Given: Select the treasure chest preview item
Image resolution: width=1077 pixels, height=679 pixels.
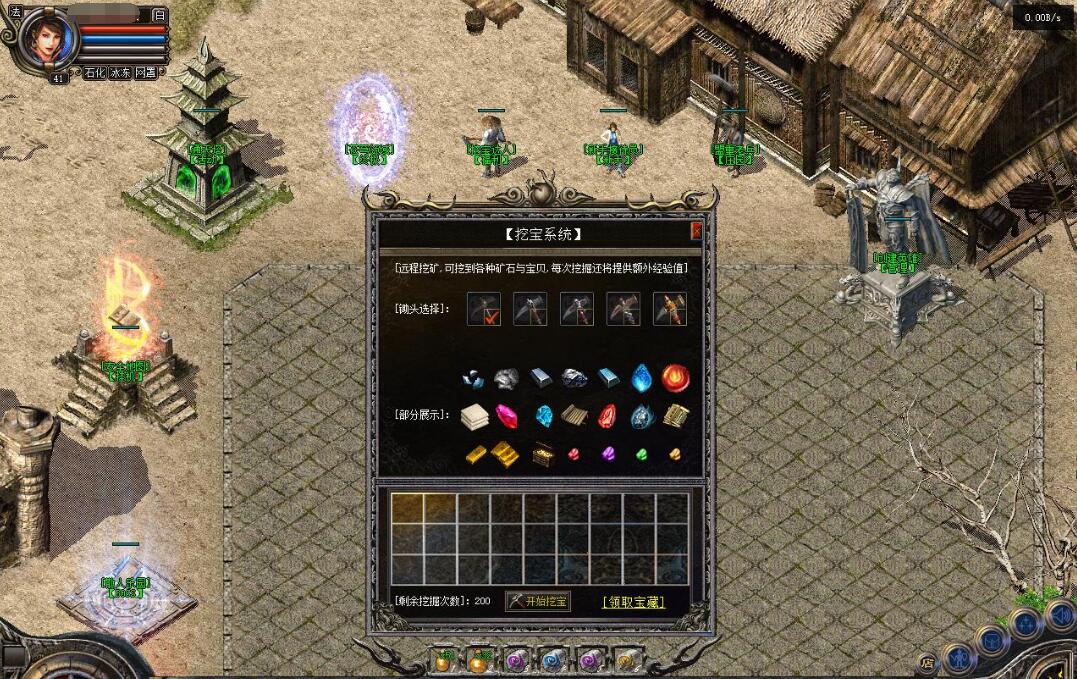Looking at the screenshot, I should (543, 454).
